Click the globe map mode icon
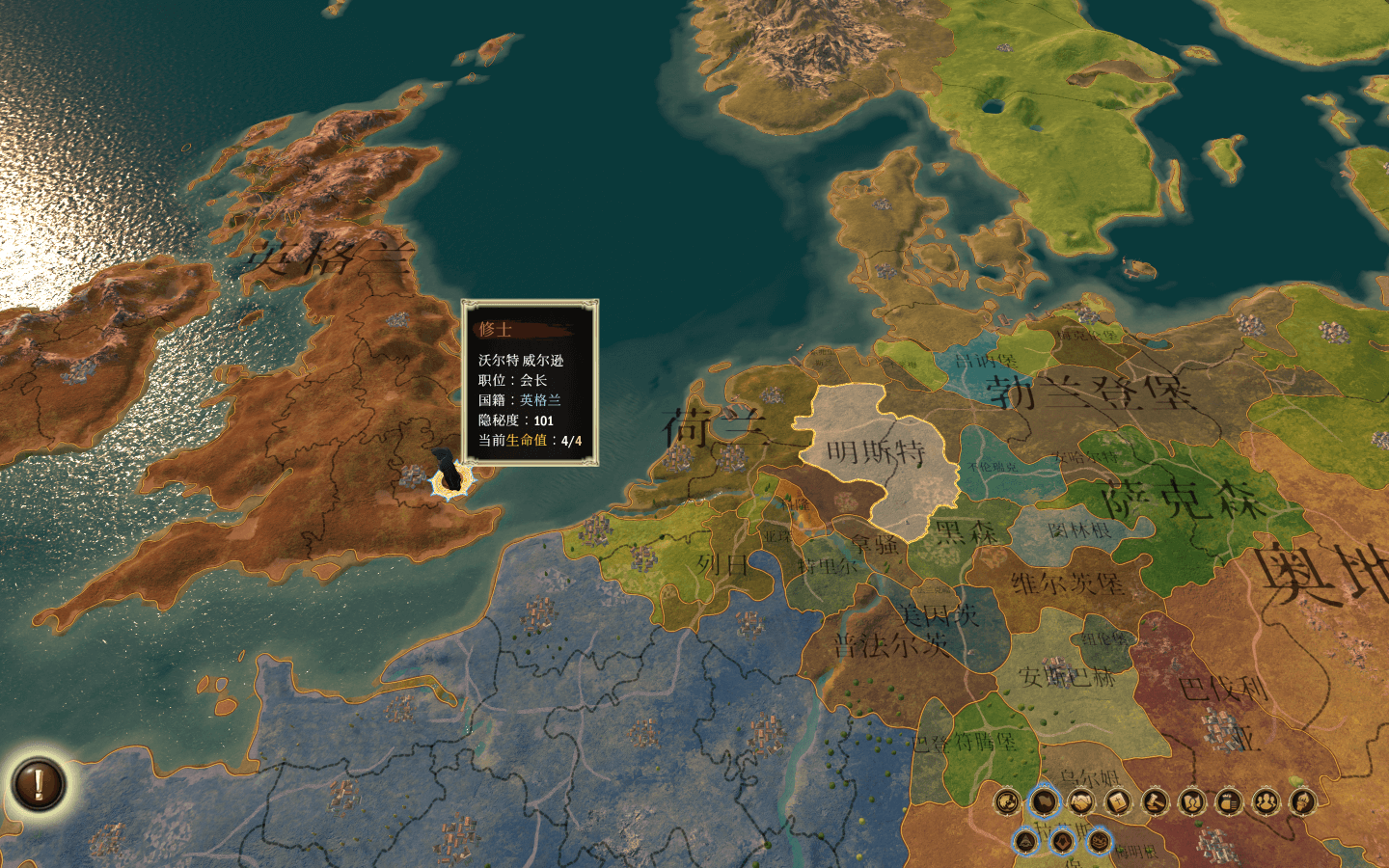1389x868 pixels. coord(1007,801)
